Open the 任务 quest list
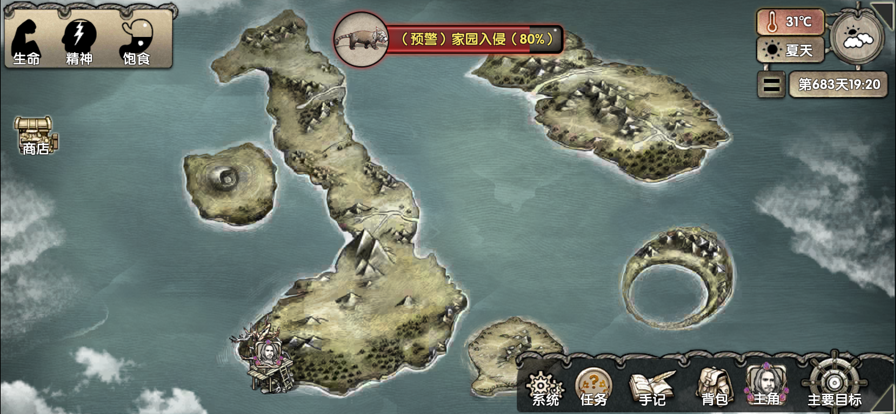This screenshot has width=896, height=414. 593,385
